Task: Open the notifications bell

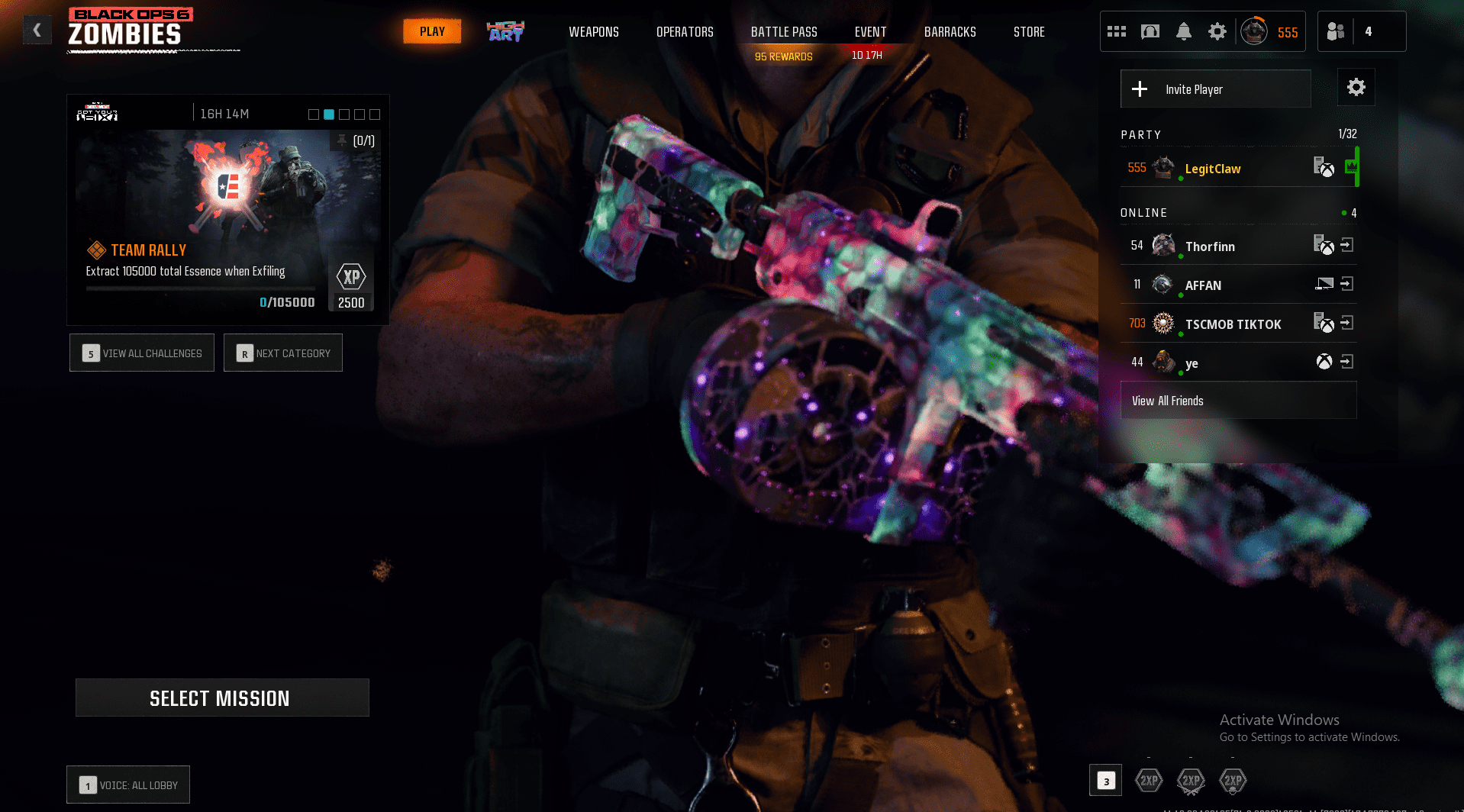Action: coord(1183,31)
